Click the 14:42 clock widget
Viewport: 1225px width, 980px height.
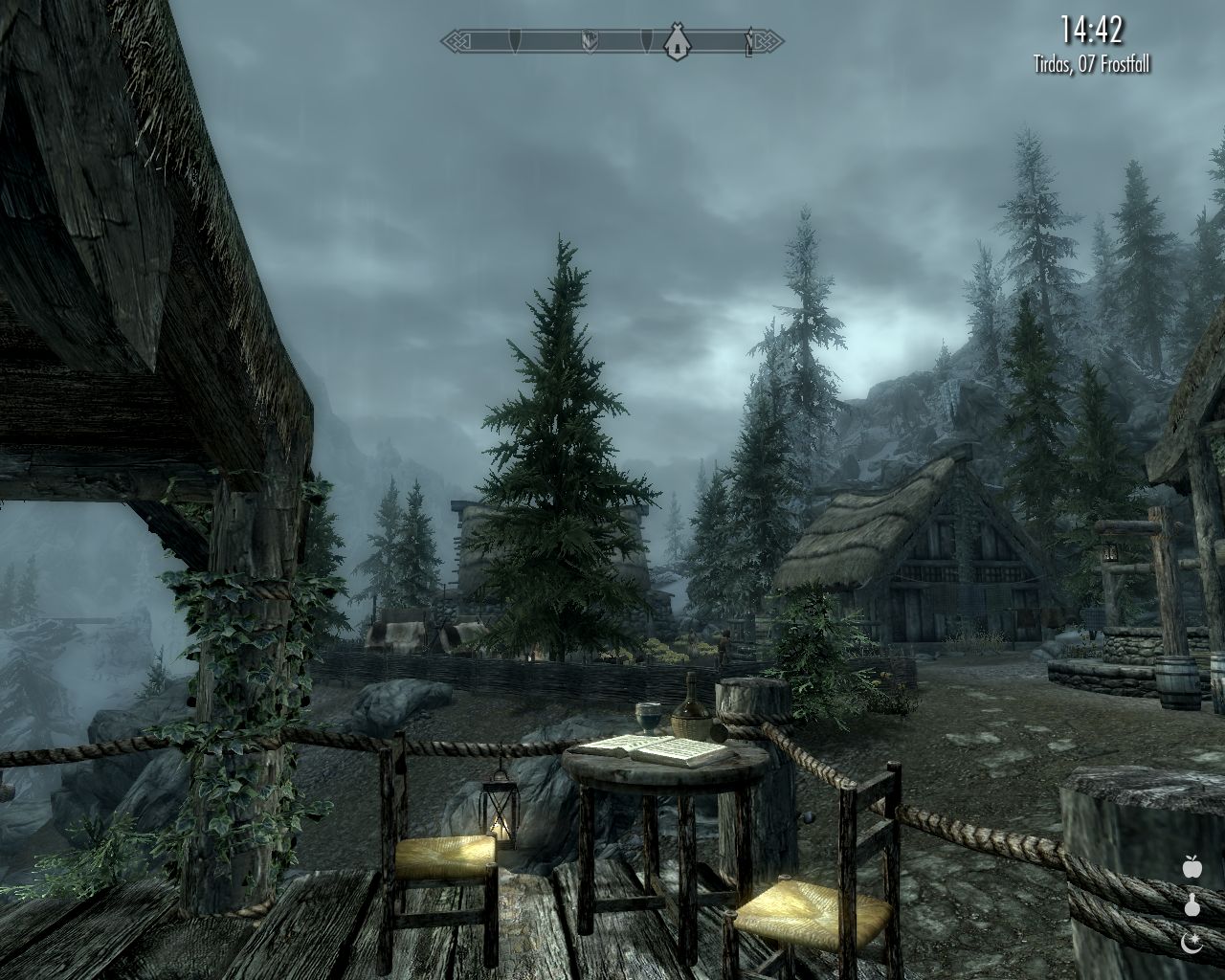1090,30
